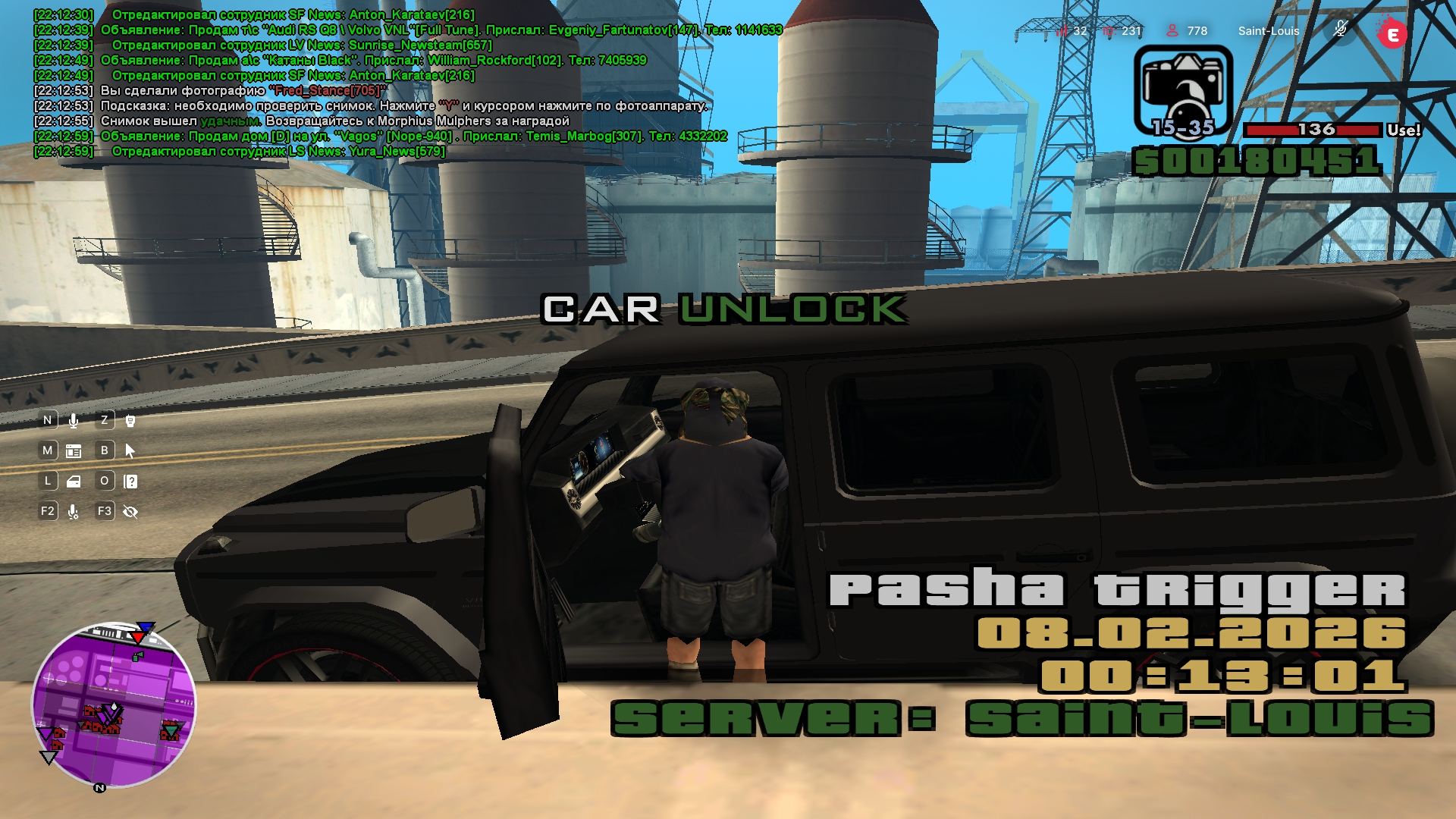Open the help book question icon

pyautogui.click(x=130, y=481)
